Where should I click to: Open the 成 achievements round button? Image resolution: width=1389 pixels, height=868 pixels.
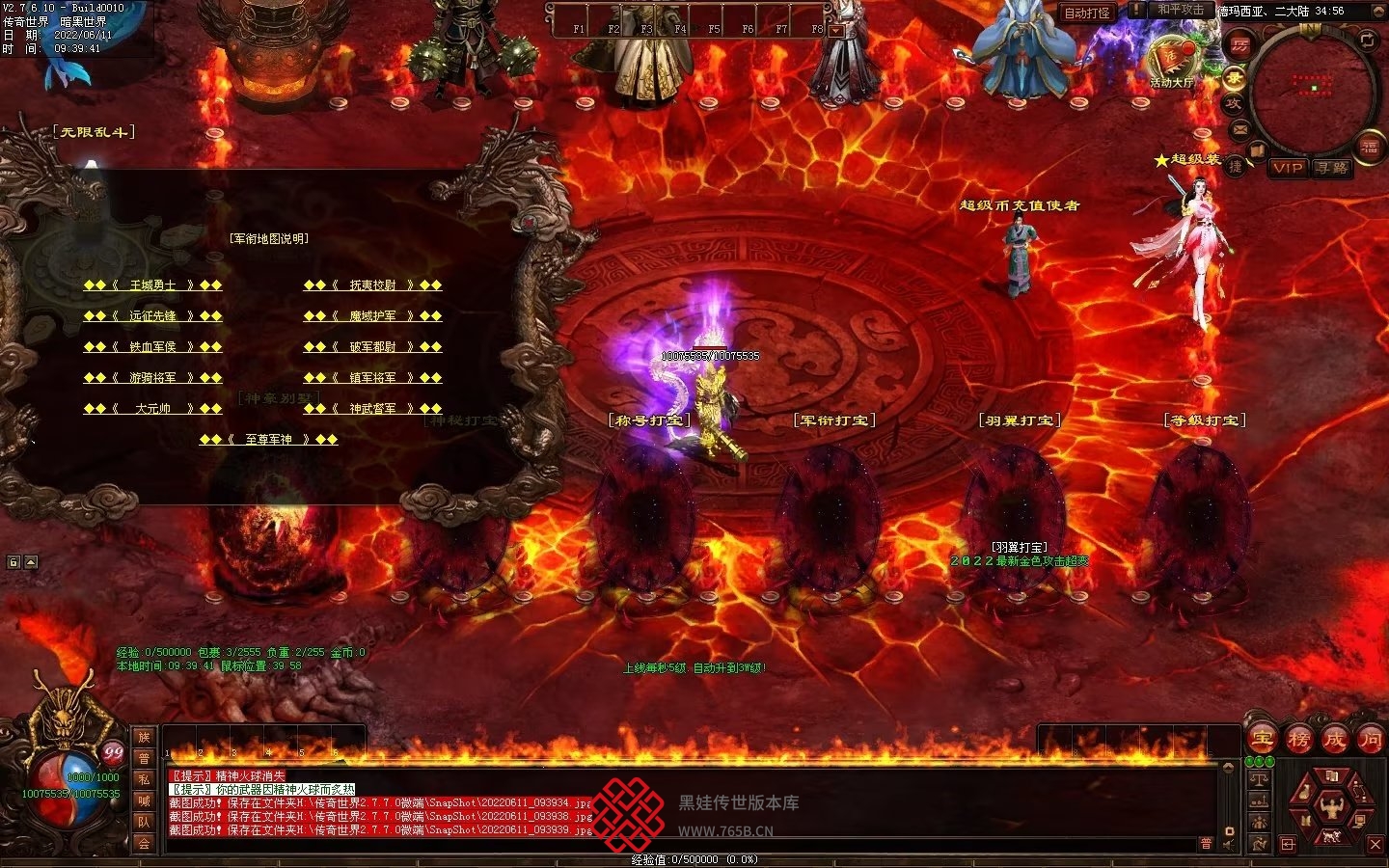[1335, 740]
